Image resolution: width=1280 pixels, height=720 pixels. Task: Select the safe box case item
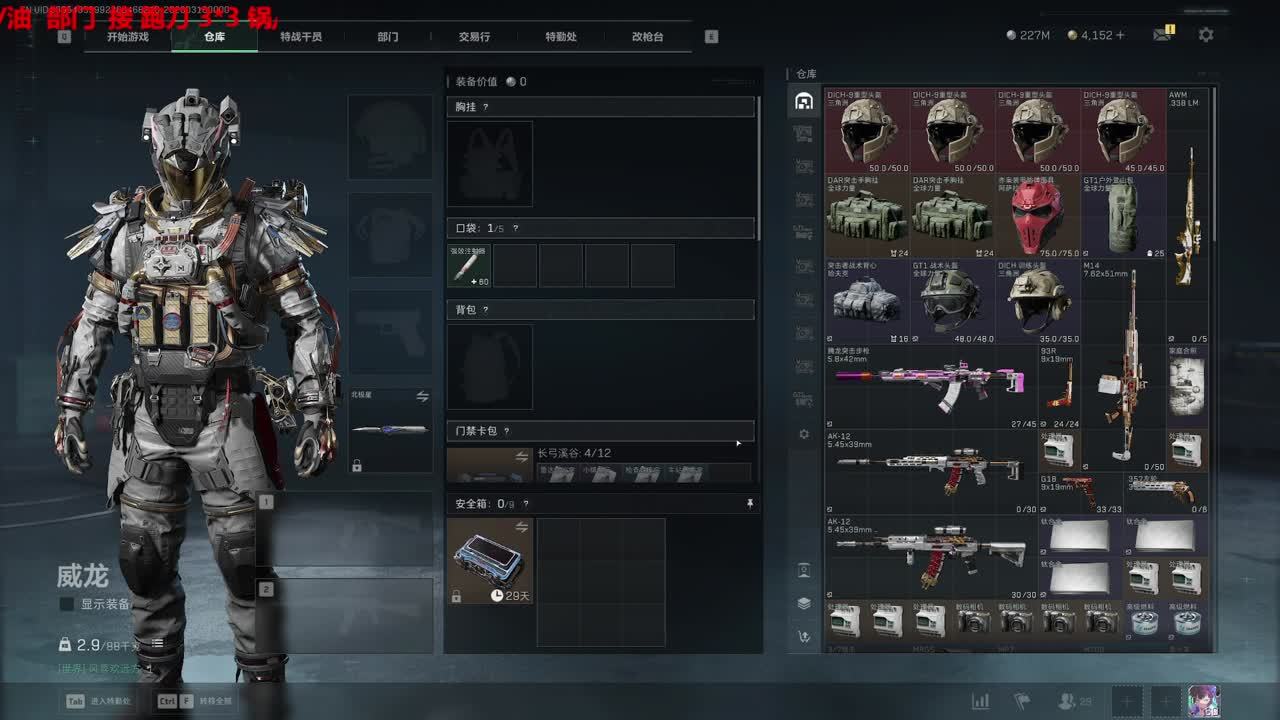pyautogui.click(x=489, y=560)
